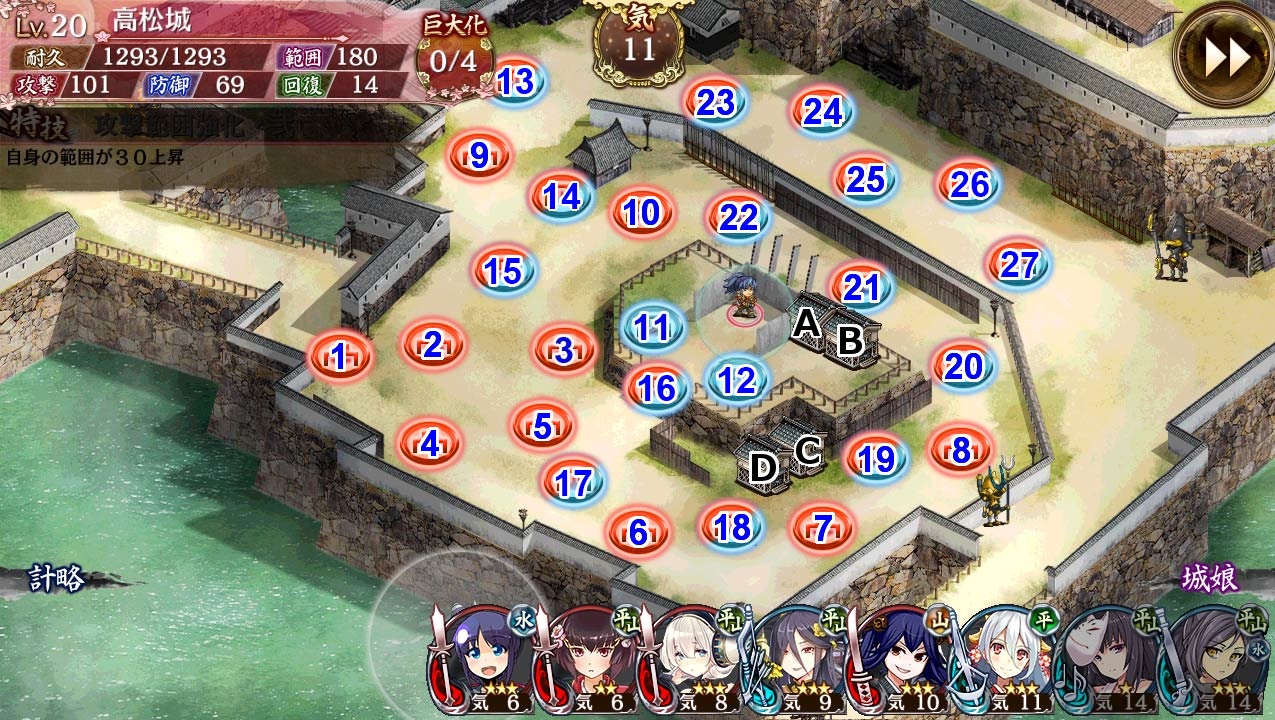
Task: Select placement tile number 23
Action: pos(716,102)
